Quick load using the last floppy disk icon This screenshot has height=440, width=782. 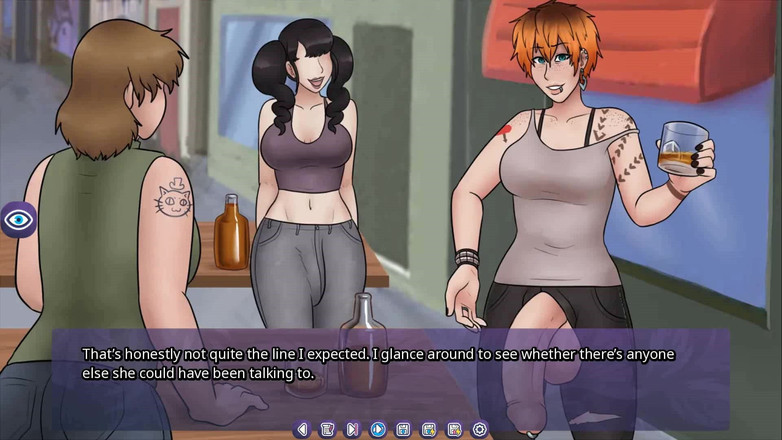tap(454, 429)
